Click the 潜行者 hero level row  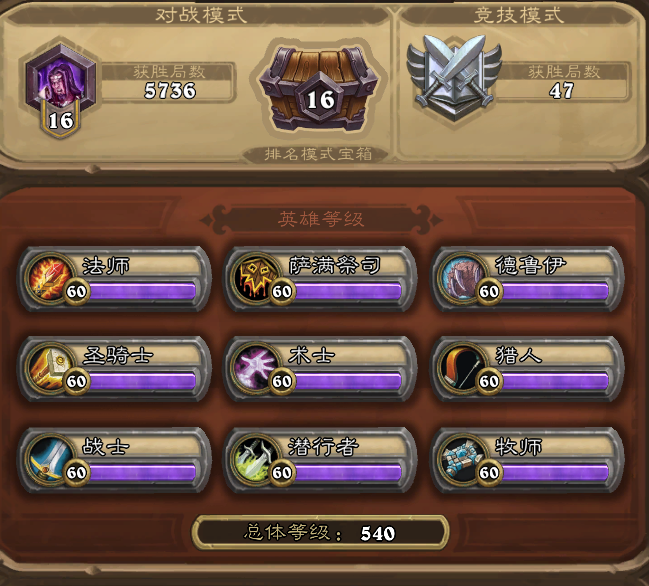(x=320, y=458)
